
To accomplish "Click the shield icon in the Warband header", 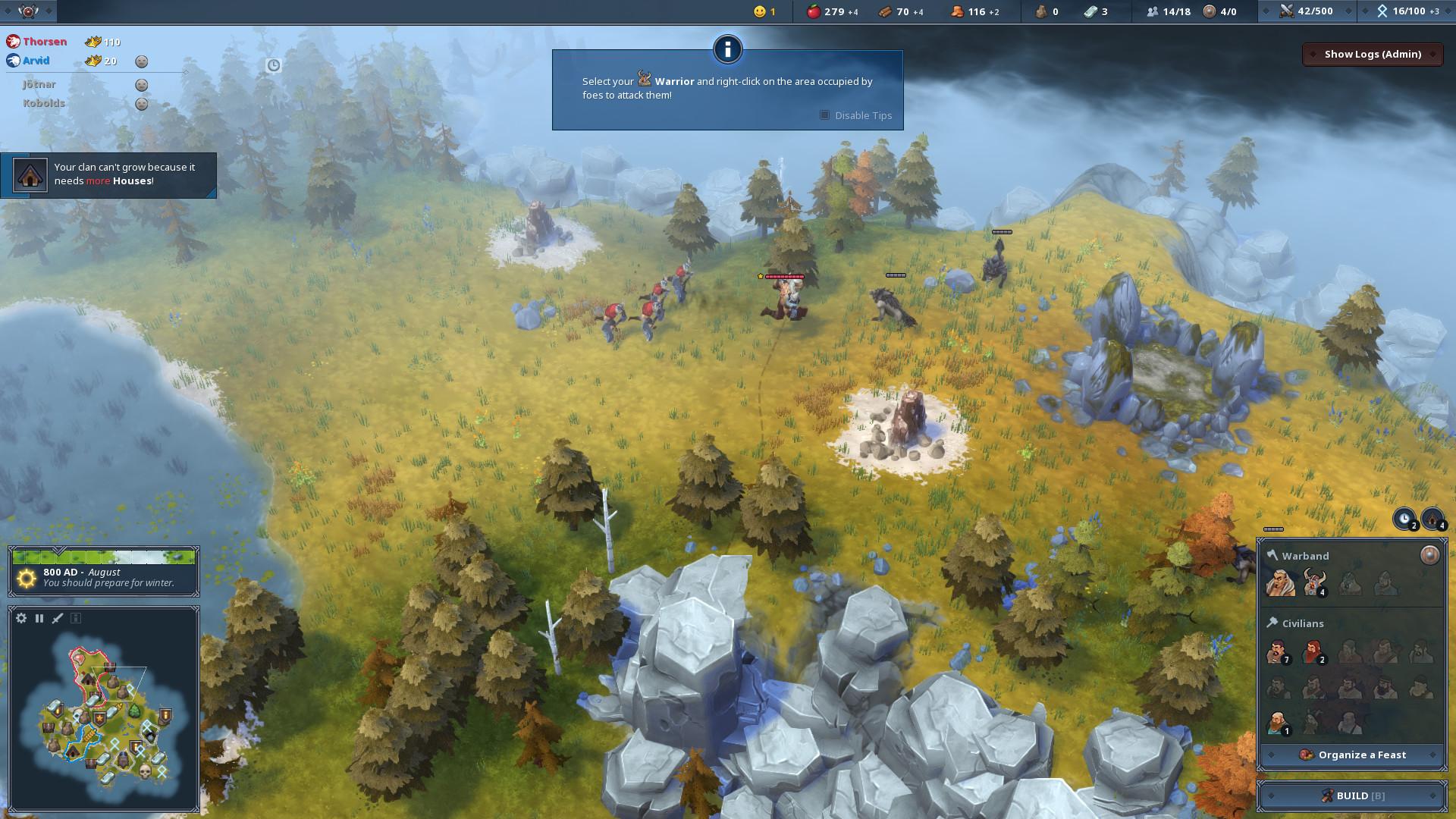I will coord(1429,554).
